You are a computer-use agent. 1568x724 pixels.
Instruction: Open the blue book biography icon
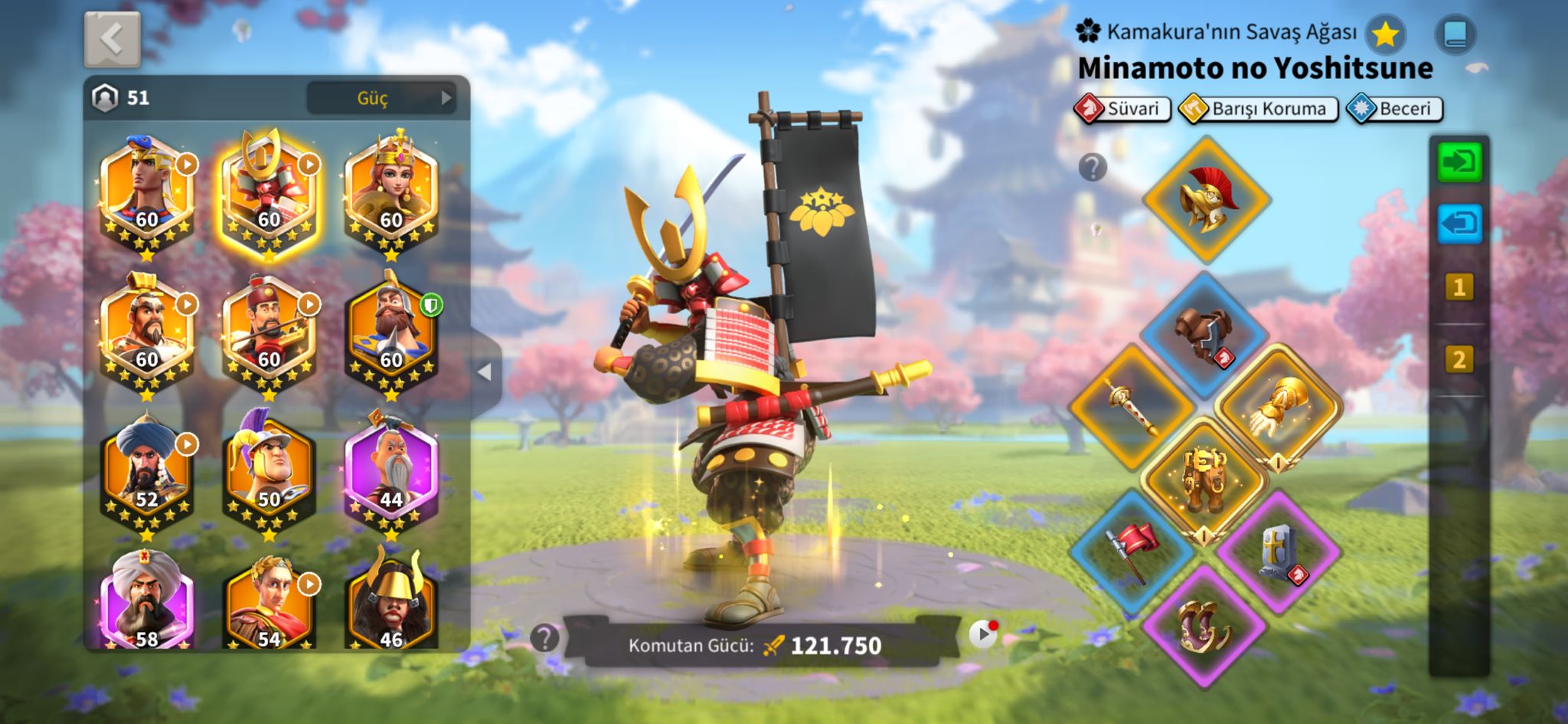click(1455, 34)
